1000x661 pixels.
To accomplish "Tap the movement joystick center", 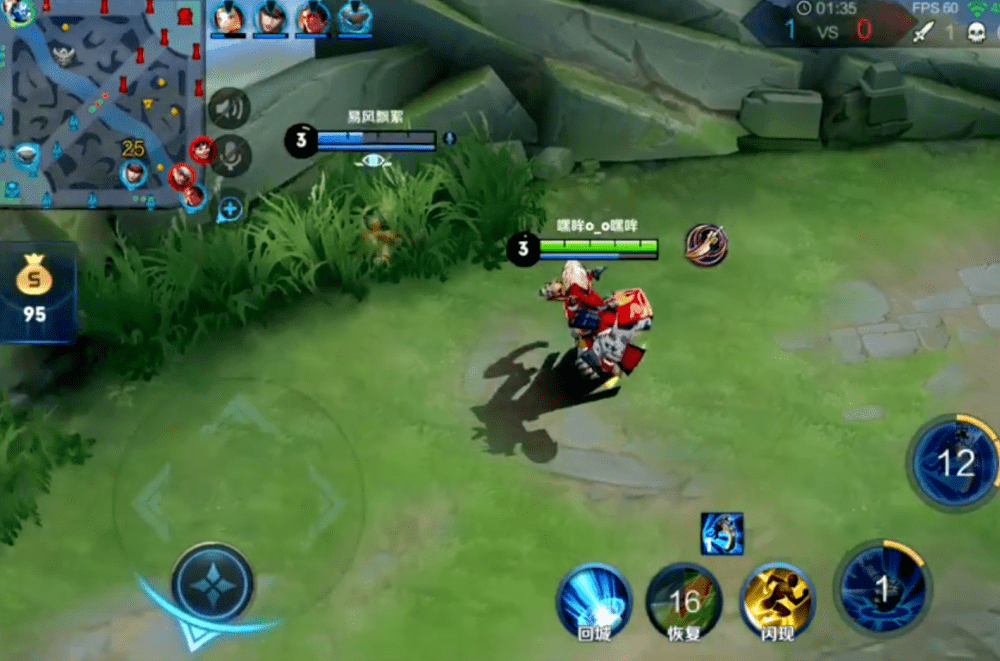I will [x=212, y=582].
